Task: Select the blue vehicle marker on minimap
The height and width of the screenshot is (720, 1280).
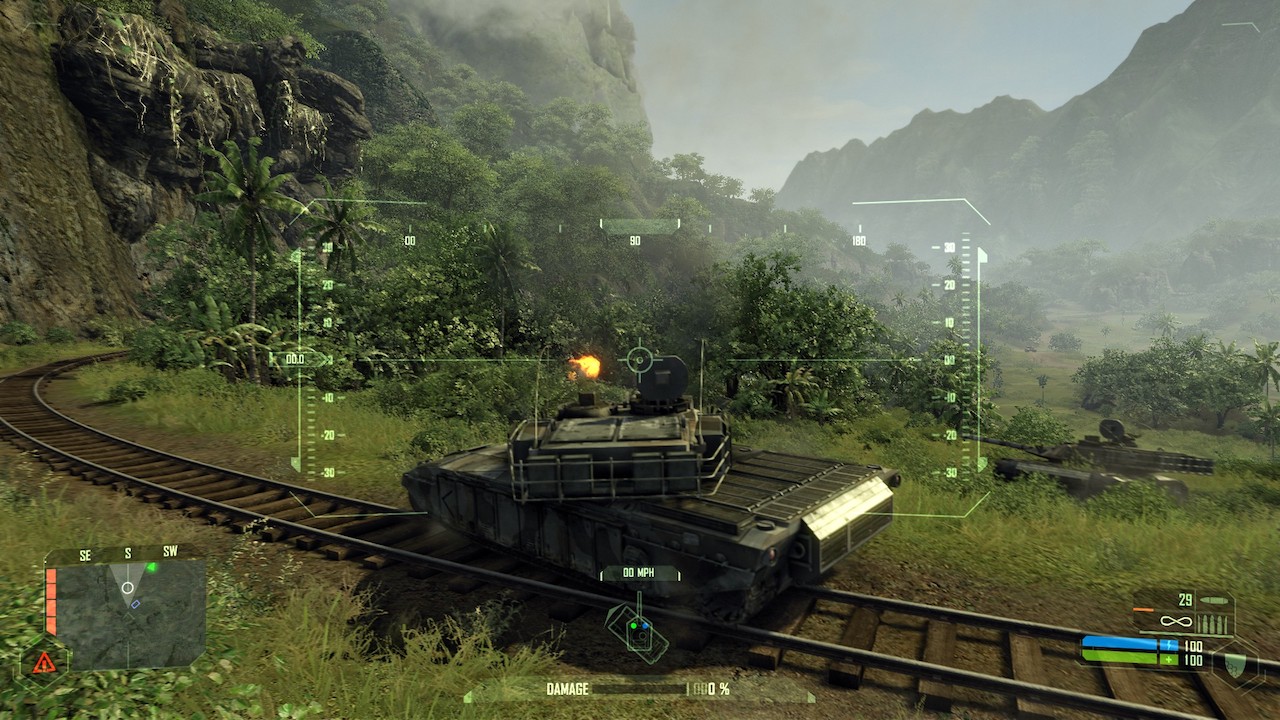Action: pos(135,604)
